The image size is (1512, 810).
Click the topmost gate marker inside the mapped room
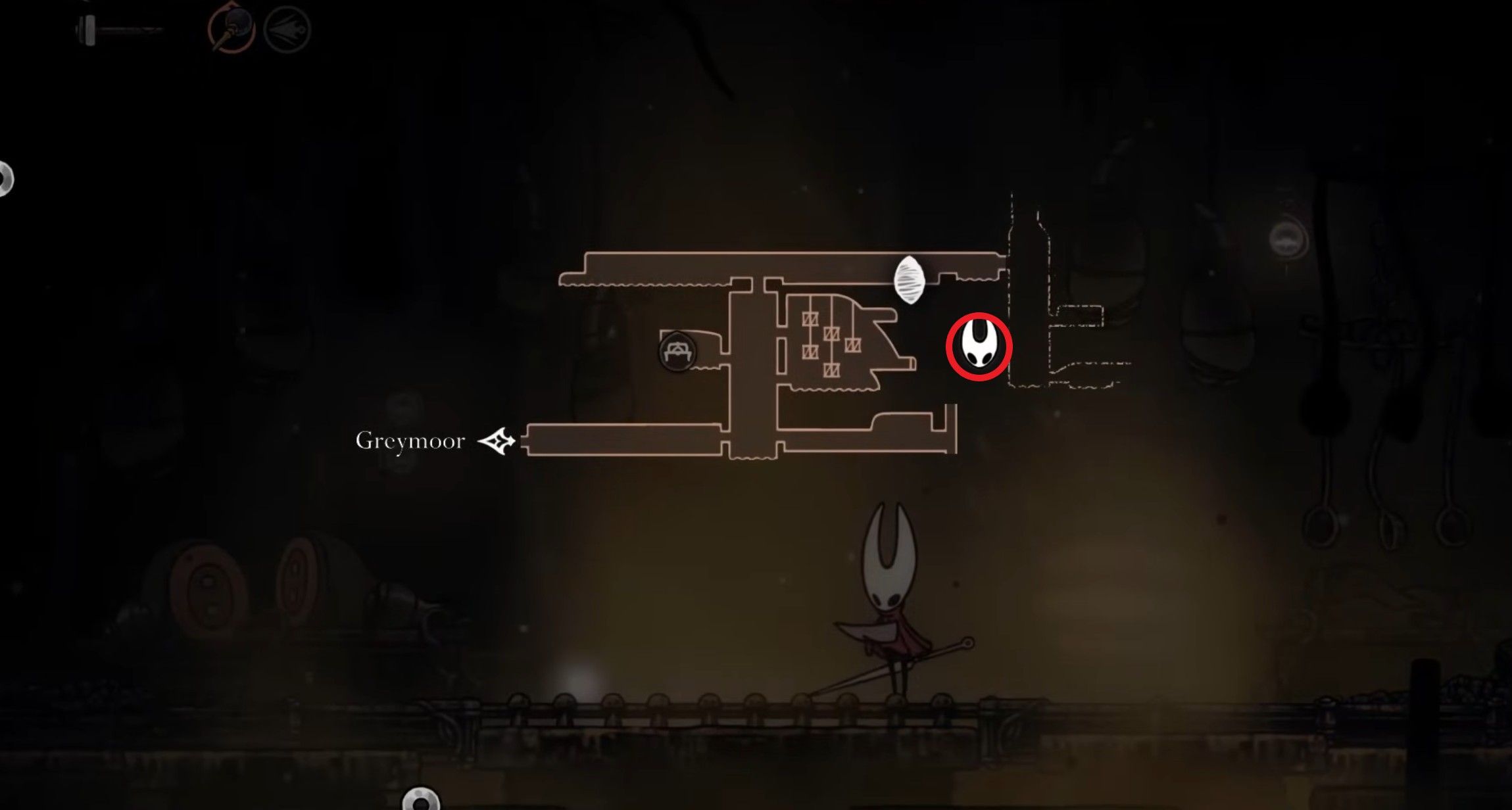tap(811, 320)
